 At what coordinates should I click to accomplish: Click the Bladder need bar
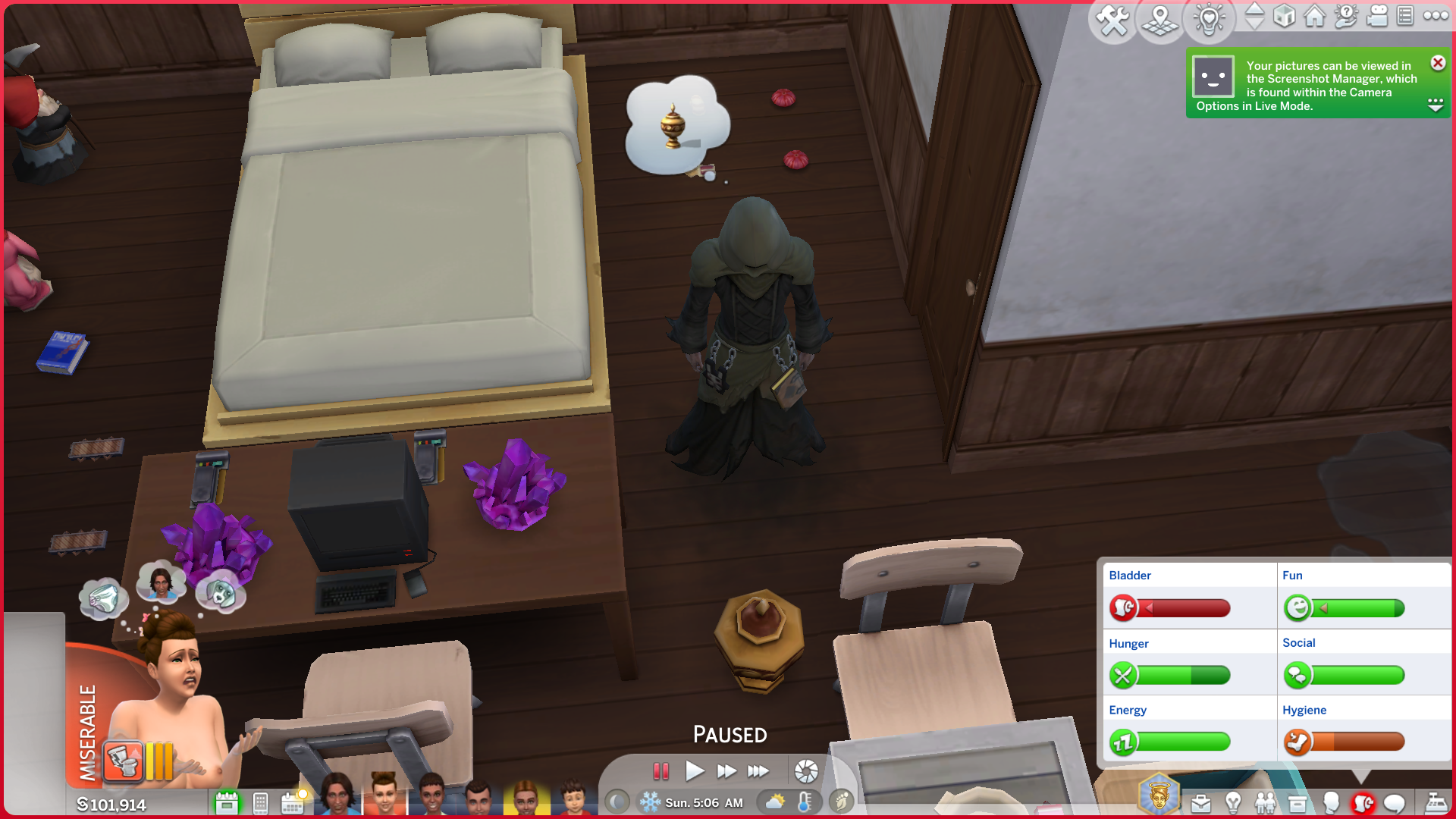click(1187, 608)
